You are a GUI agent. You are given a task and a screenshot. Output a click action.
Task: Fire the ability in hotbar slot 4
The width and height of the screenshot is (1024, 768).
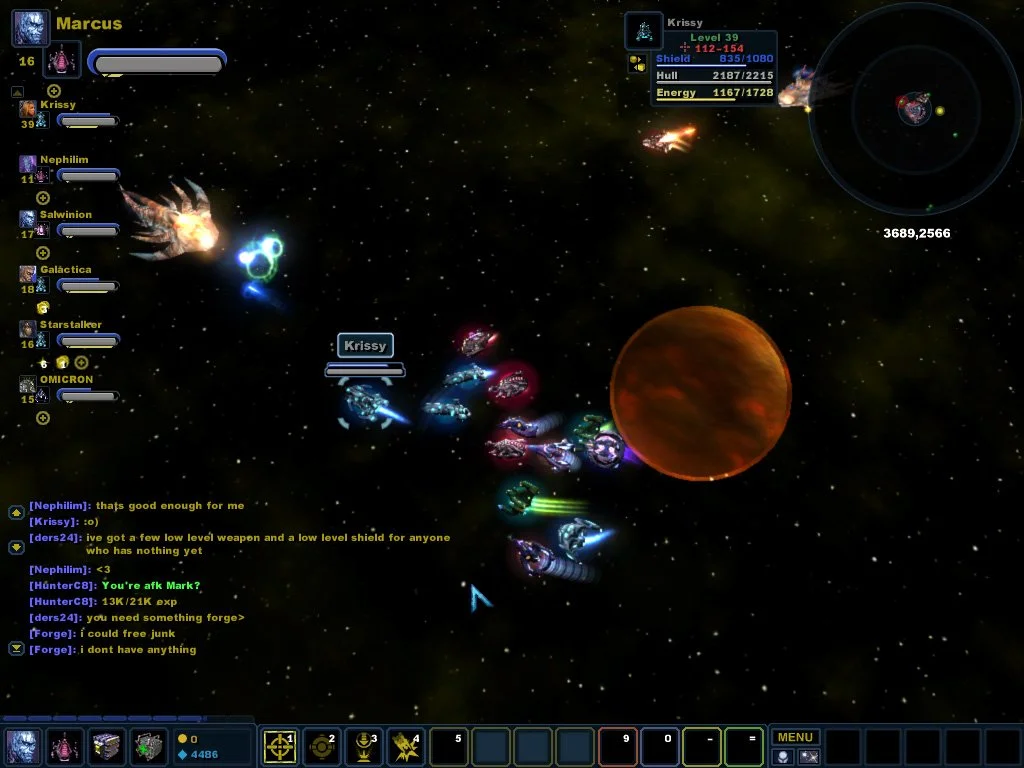(x=405, y=747)
